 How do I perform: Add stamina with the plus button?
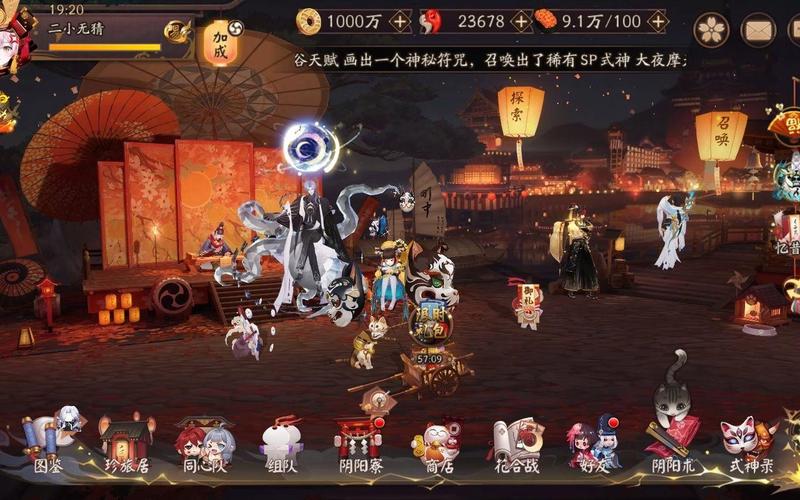click(656, 20)
